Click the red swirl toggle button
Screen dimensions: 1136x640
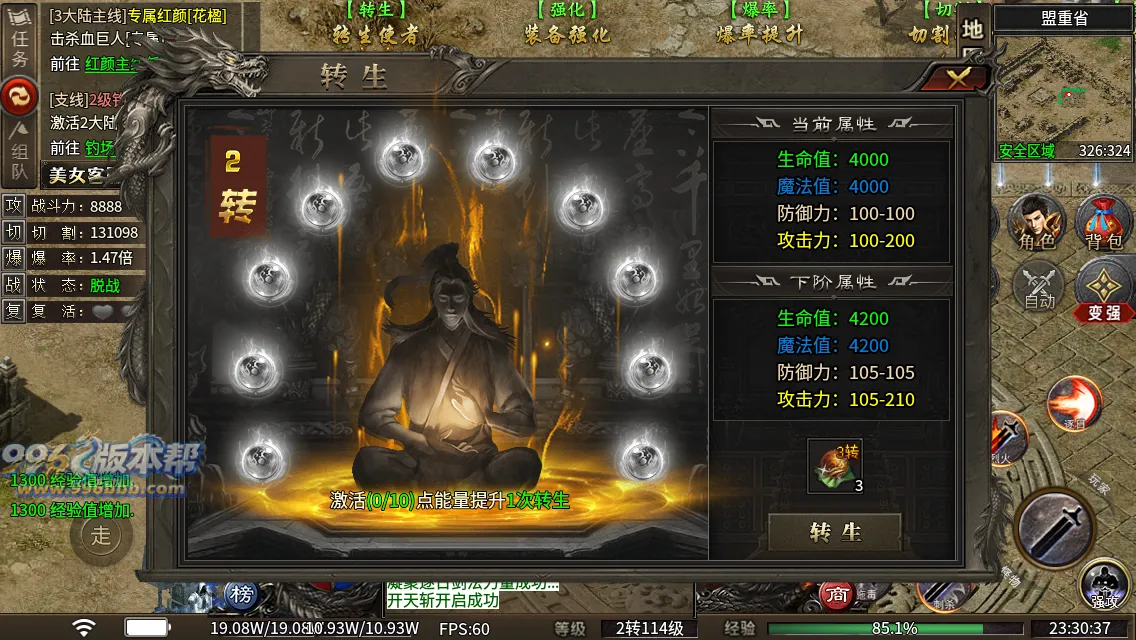[18, 97]
